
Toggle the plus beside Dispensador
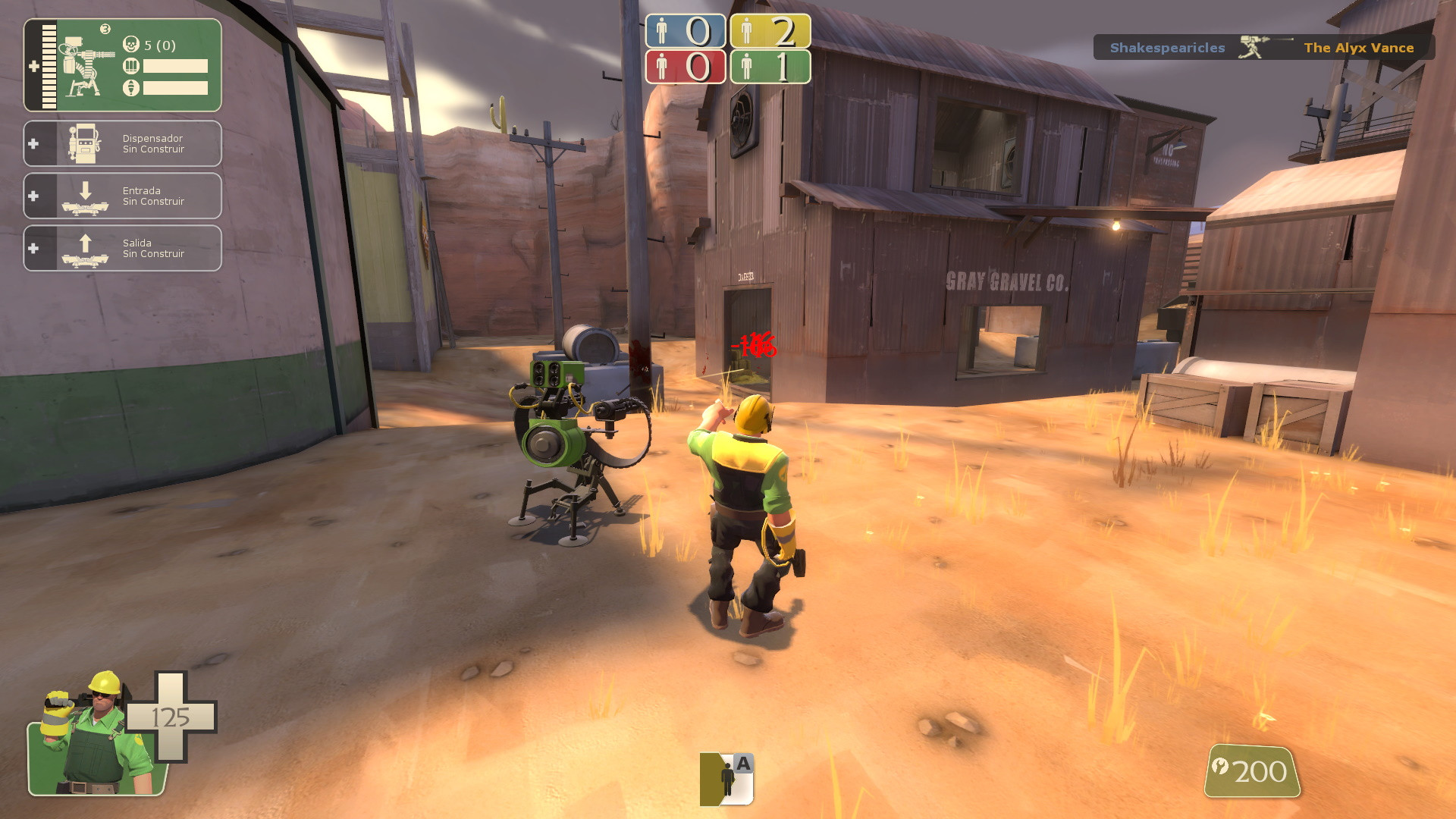coord(32,143)
